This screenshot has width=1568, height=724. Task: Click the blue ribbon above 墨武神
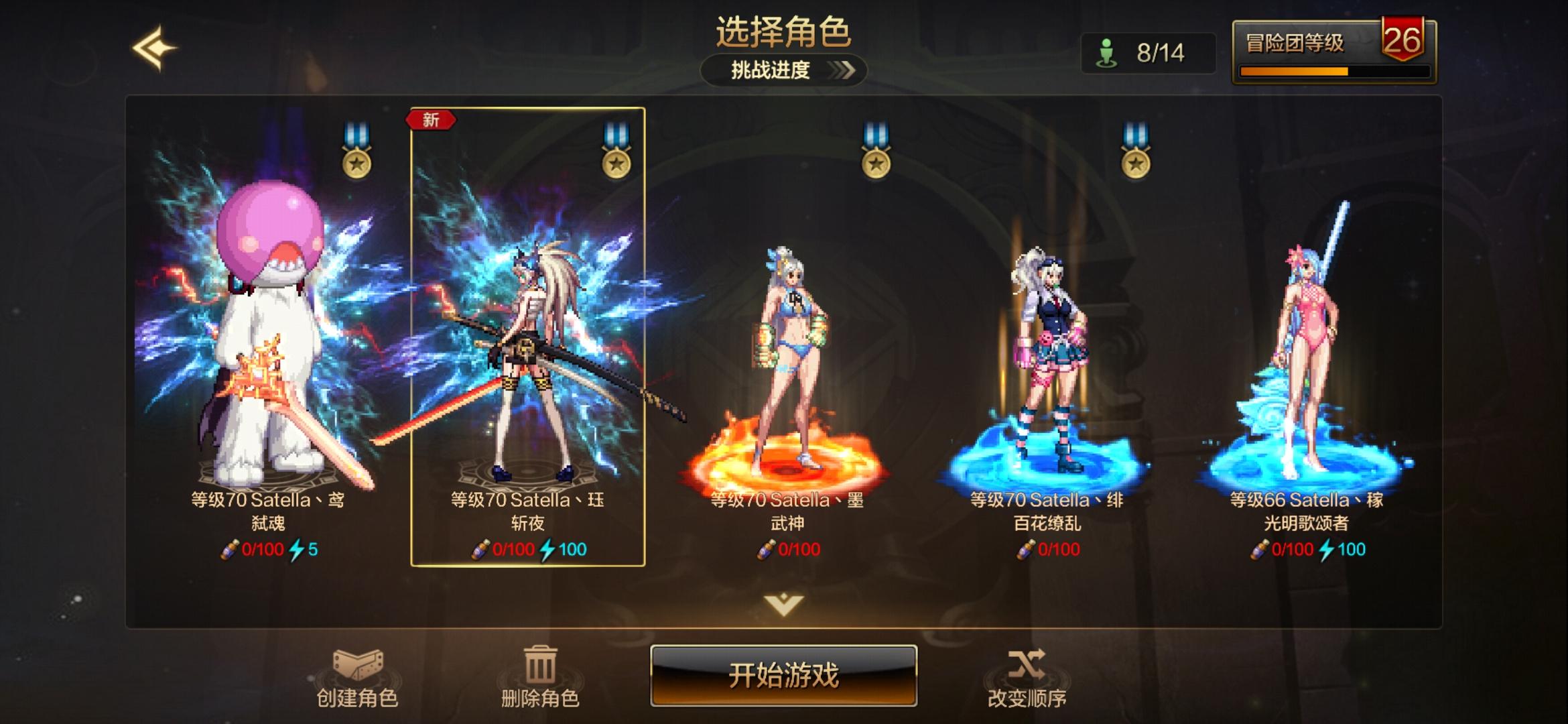[874, 131]
